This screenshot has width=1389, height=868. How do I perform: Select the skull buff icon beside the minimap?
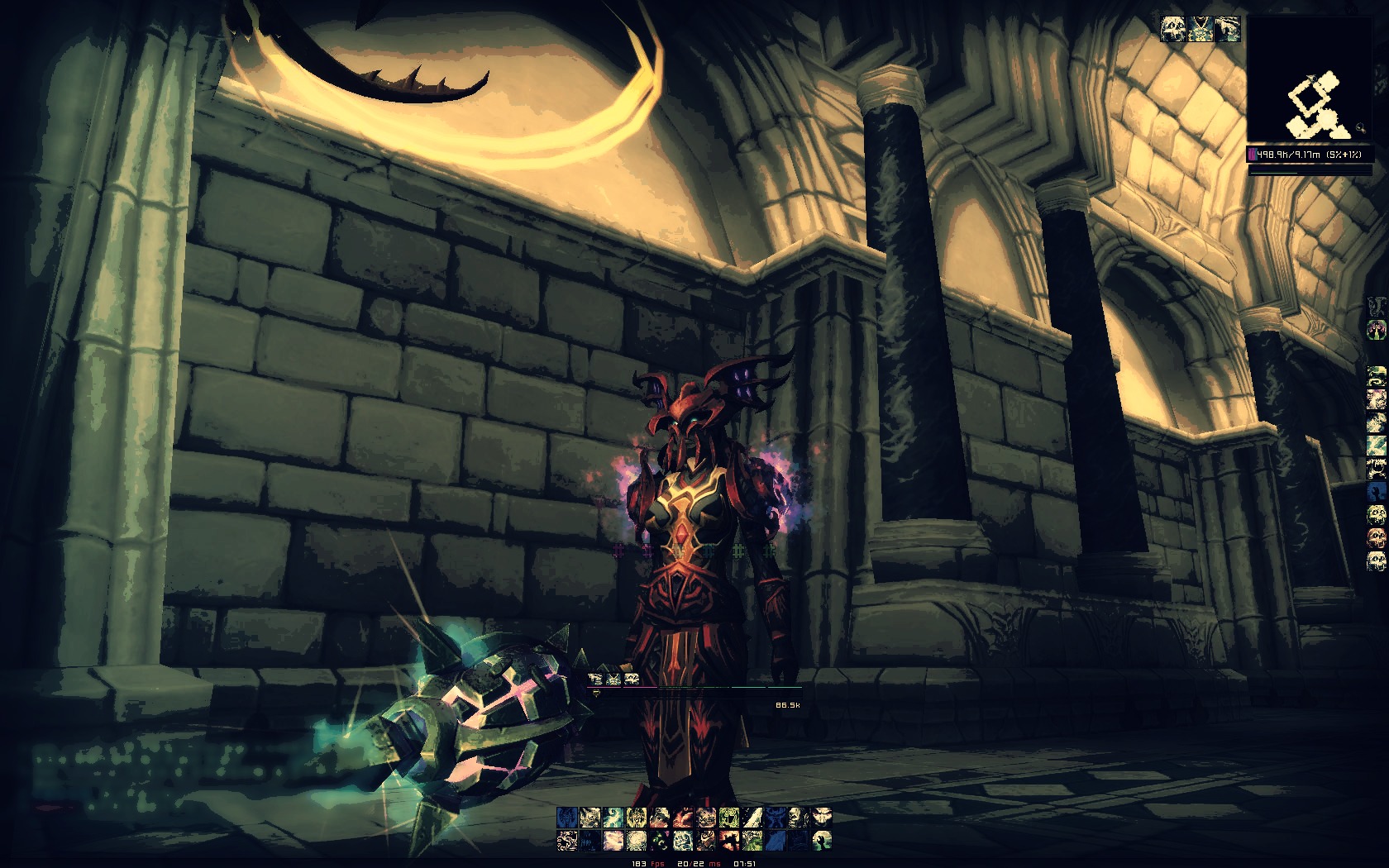pos(1173,30)
